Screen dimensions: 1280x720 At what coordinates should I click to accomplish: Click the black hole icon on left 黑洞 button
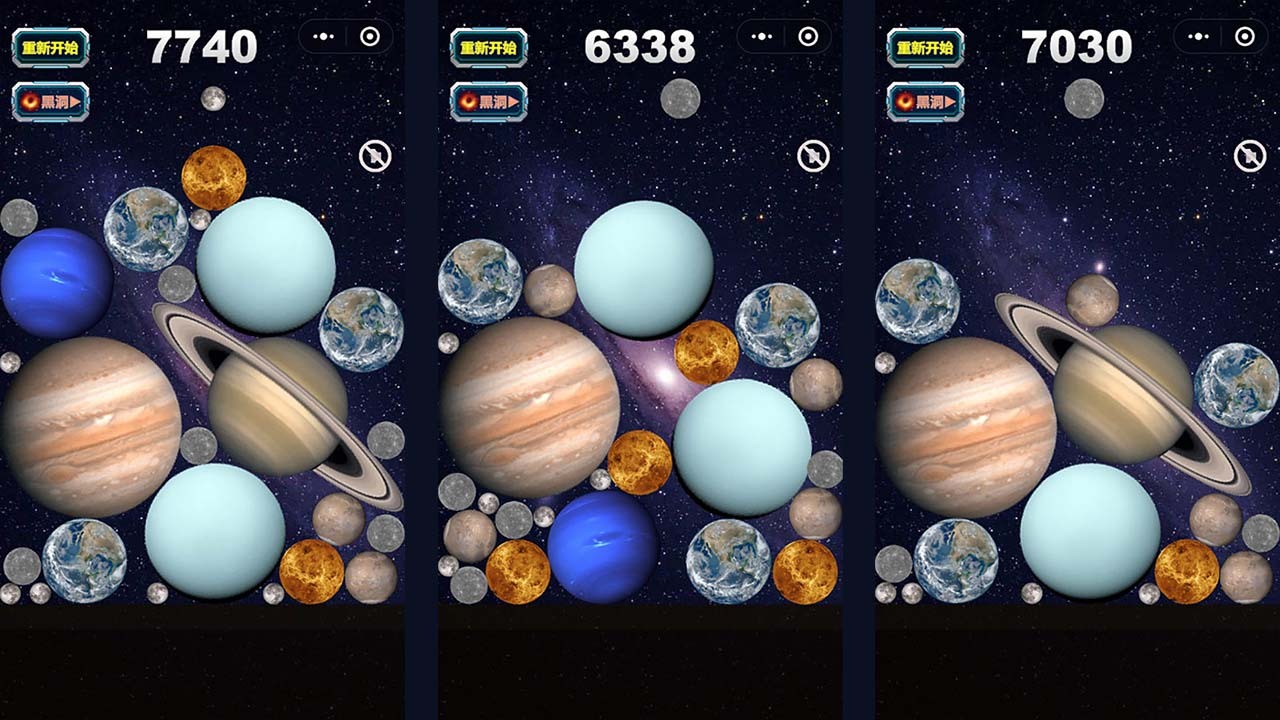(28, 101)
